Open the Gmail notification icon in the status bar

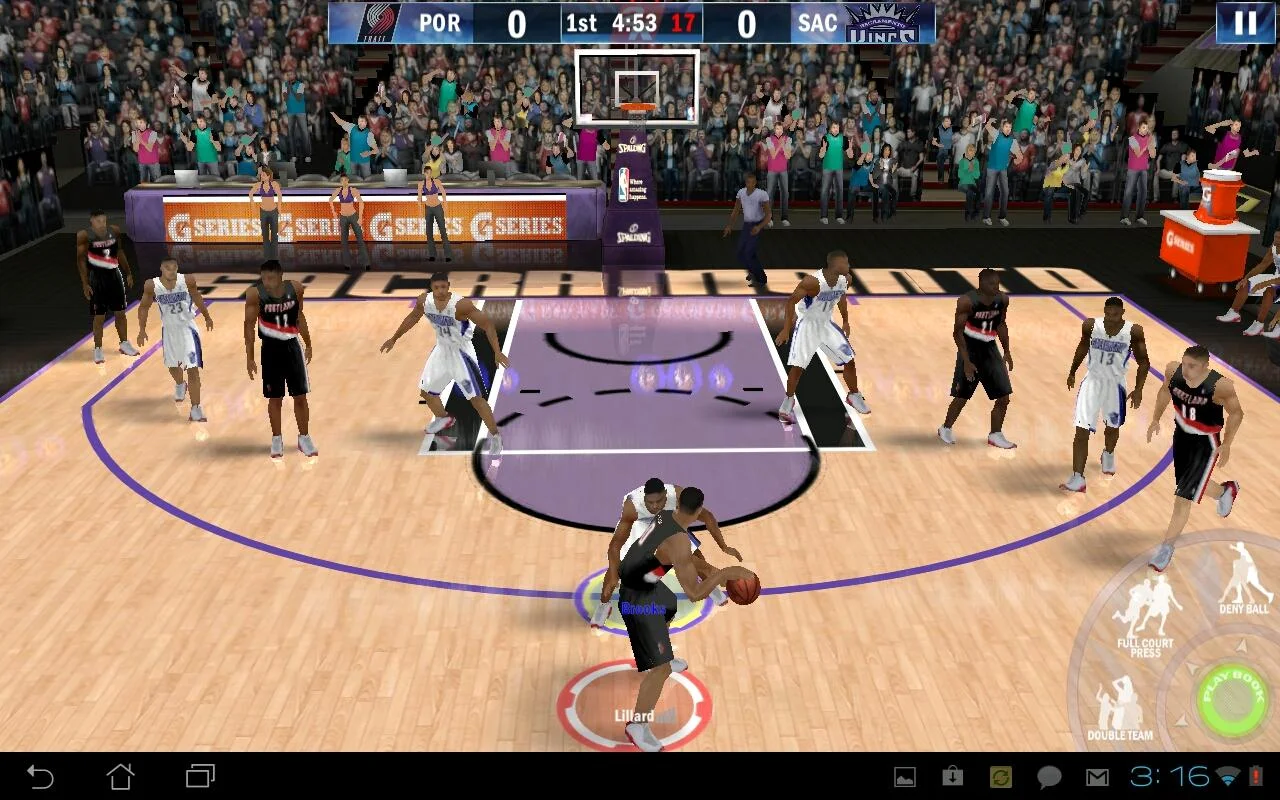pos(1098,776)
